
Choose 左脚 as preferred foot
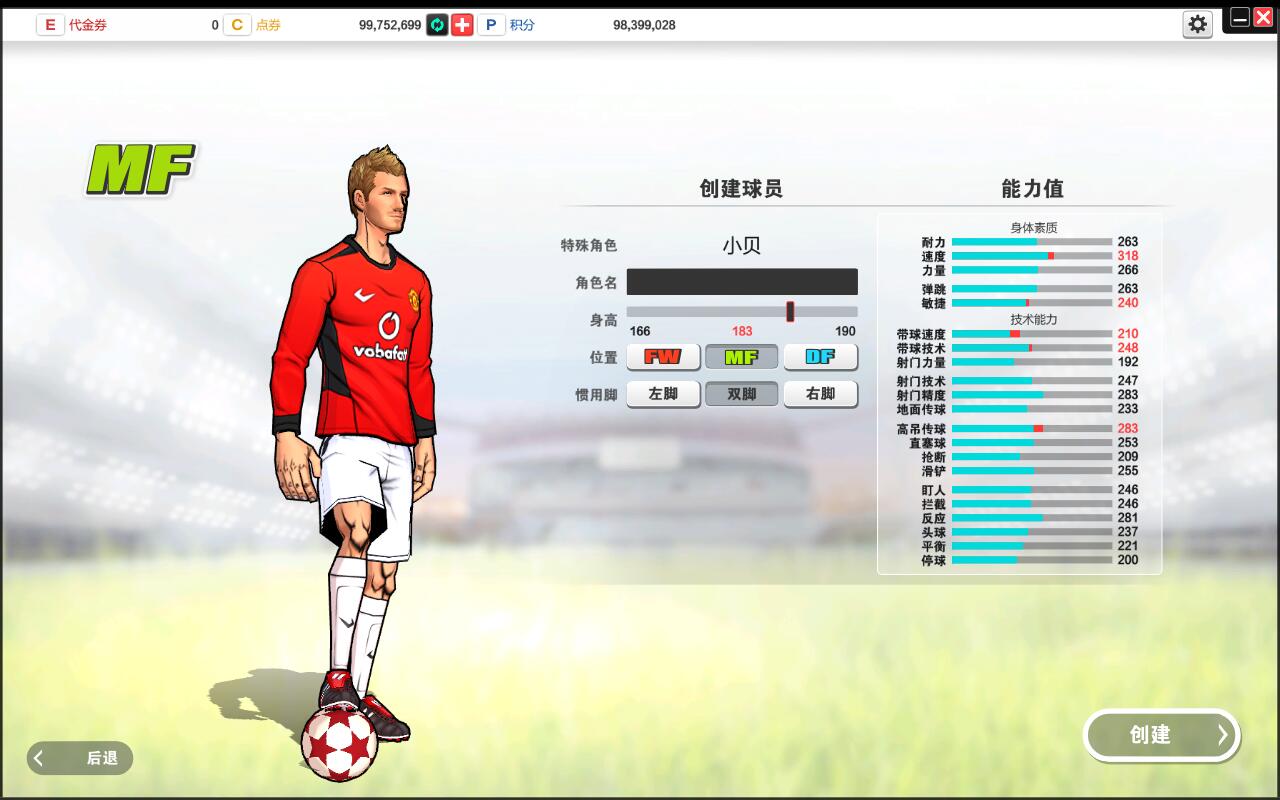click(662, 394)
